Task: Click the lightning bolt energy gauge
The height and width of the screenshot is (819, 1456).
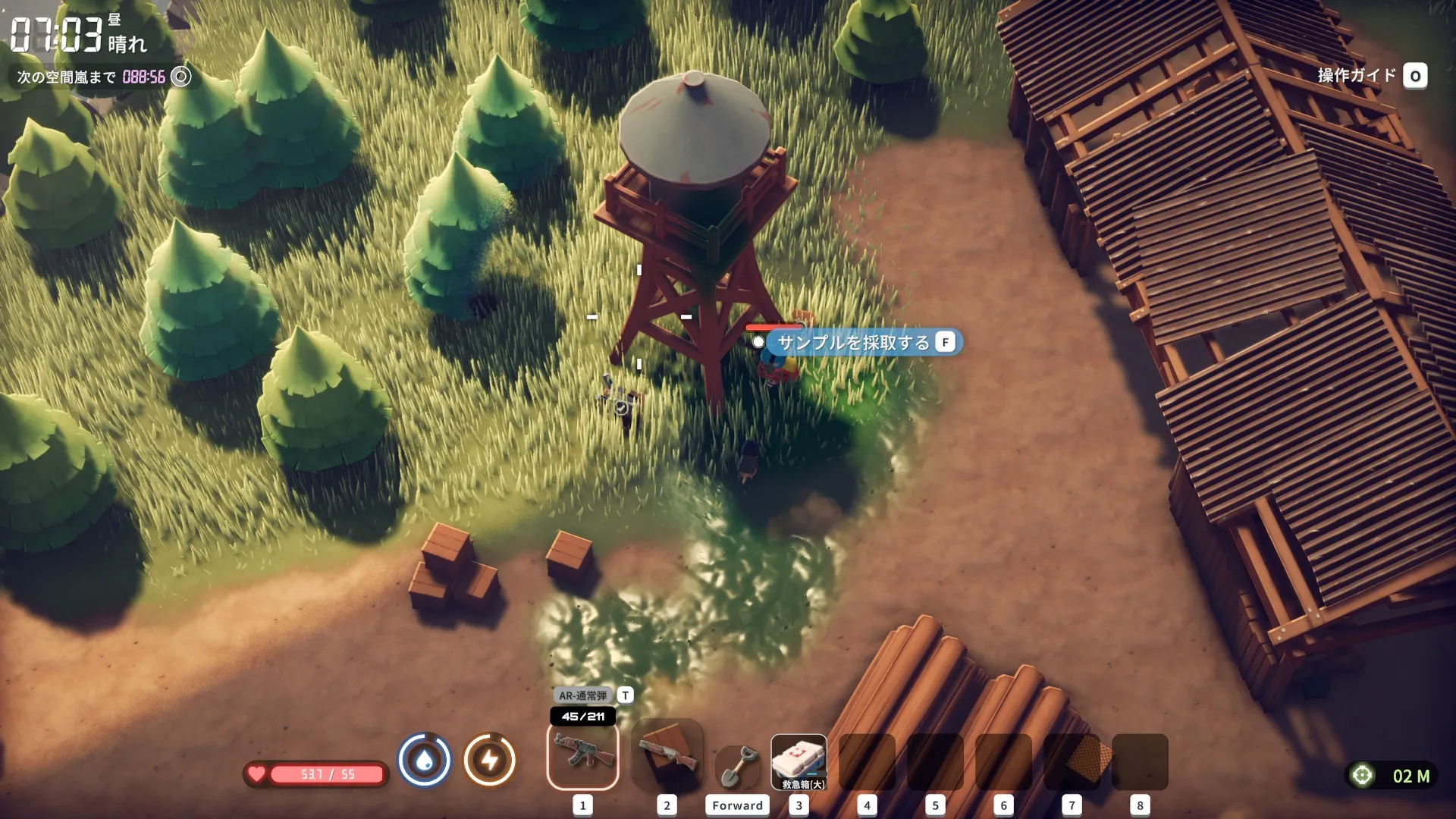Action: click(490, 760)
